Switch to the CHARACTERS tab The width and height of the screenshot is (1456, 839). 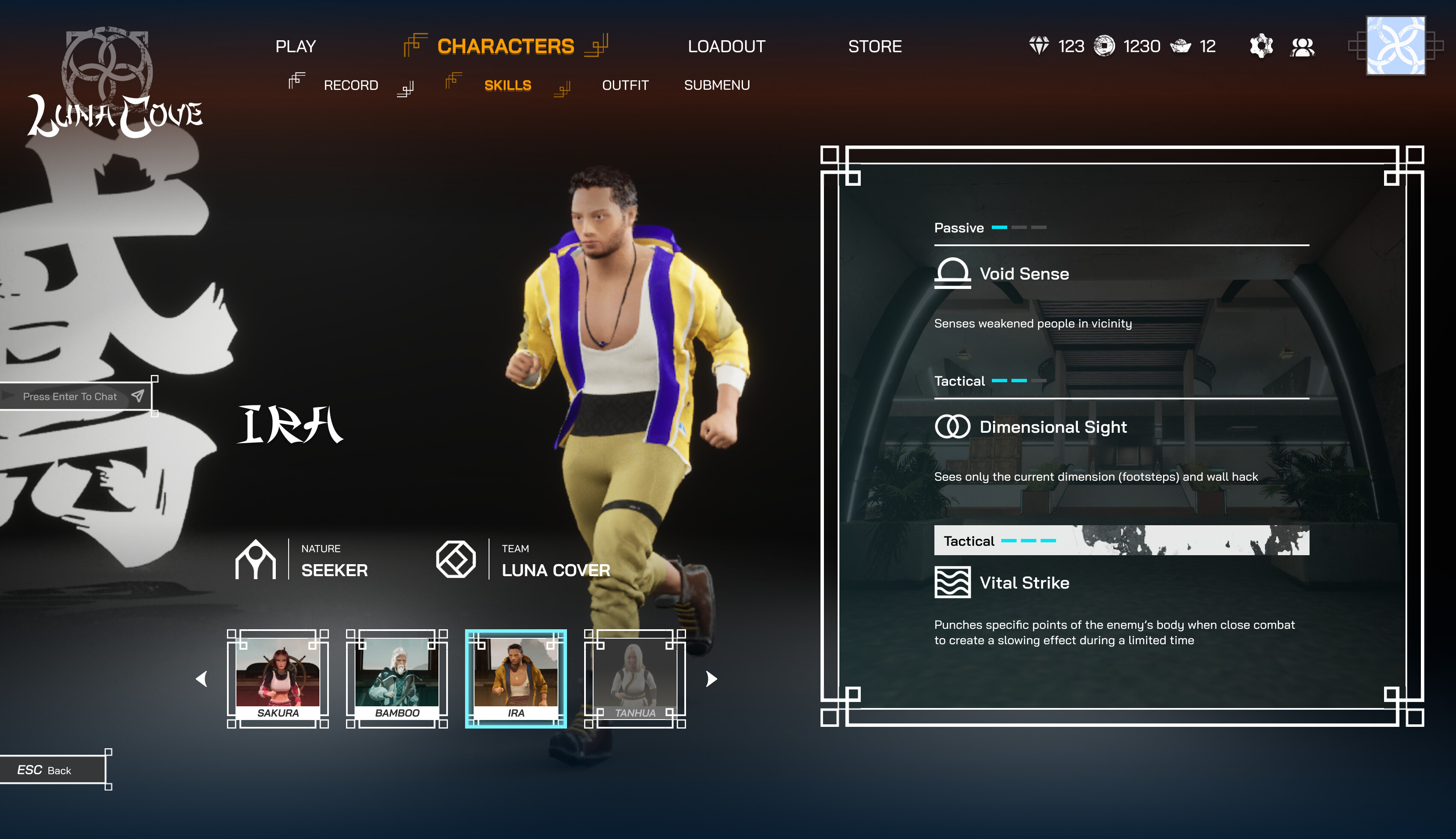point(505,46)
